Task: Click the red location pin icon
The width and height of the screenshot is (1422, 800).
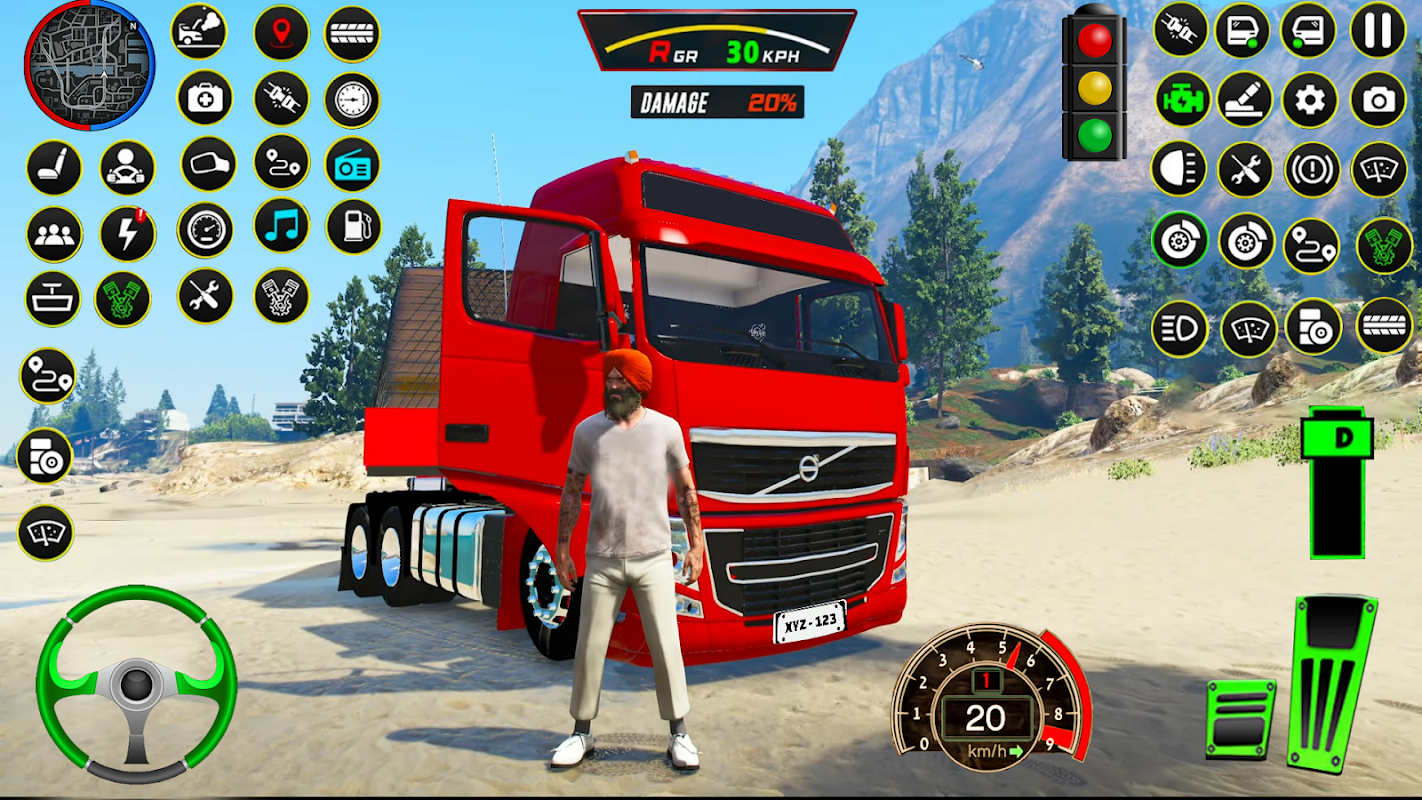Action: point(281,32)
